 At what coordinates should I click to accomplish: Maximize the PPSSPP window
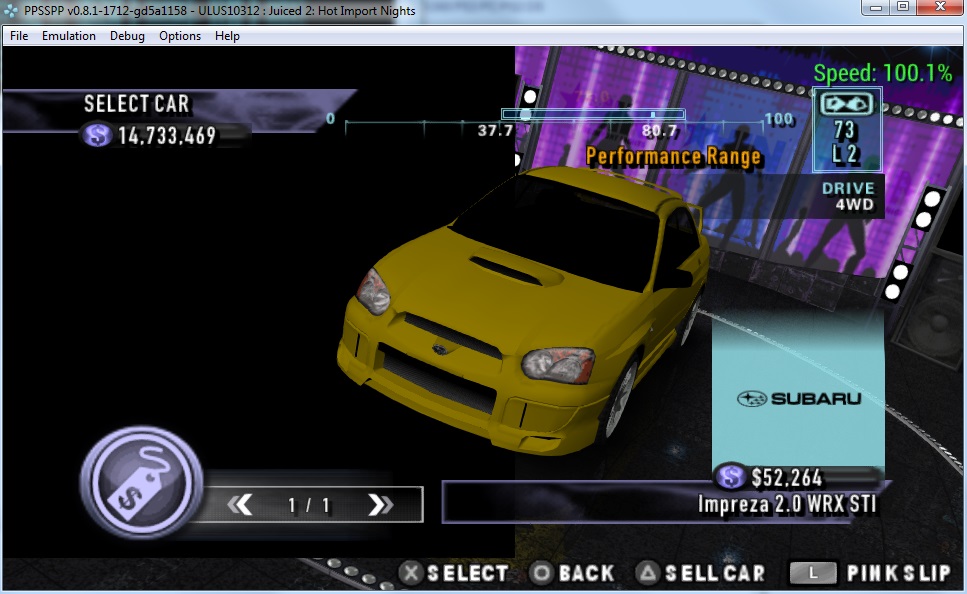(x=903, y=8)
